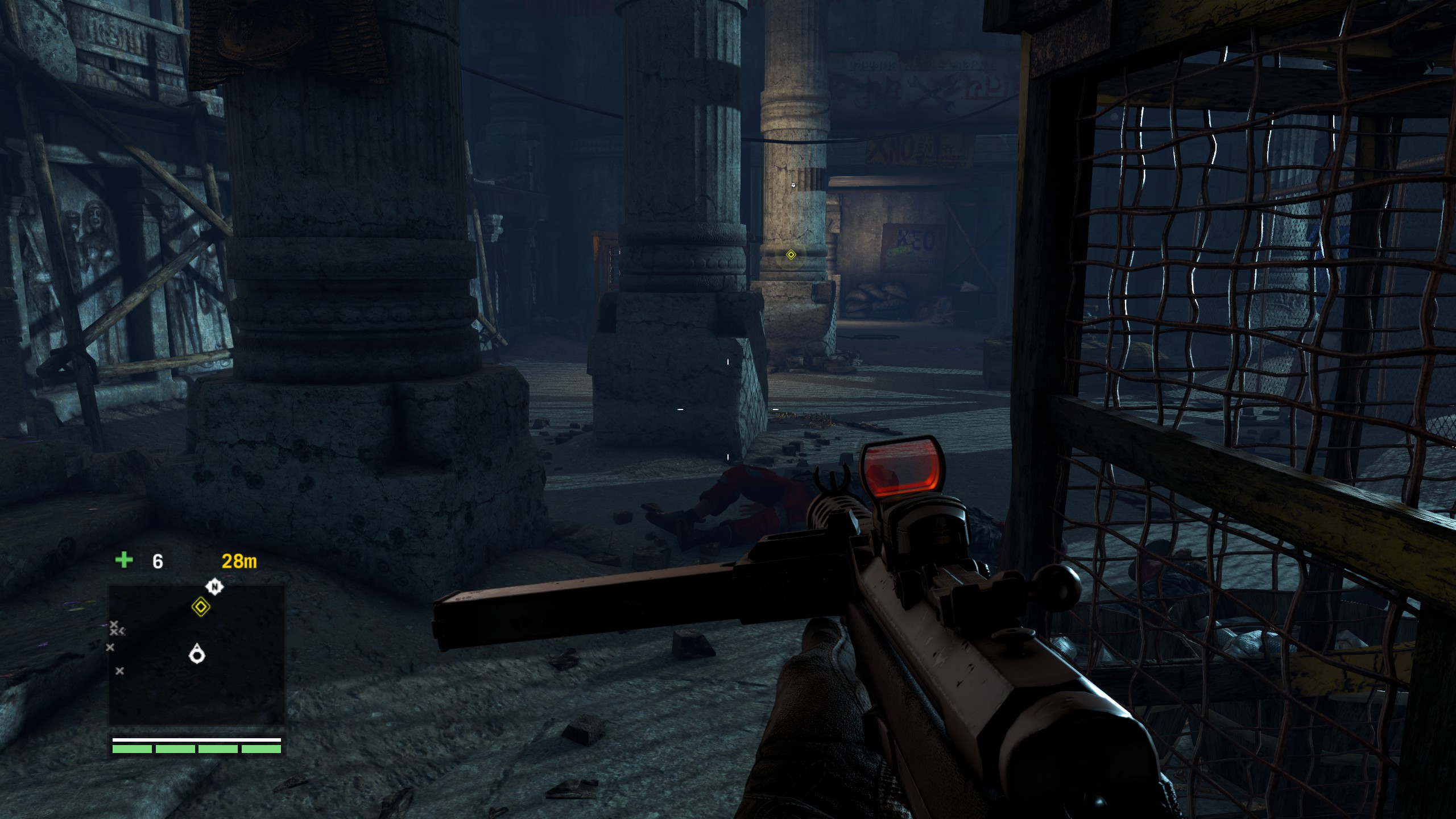The image size is (1456, 819).
Task: Click the north compass marker on the minimap
Action: point(214,586)
